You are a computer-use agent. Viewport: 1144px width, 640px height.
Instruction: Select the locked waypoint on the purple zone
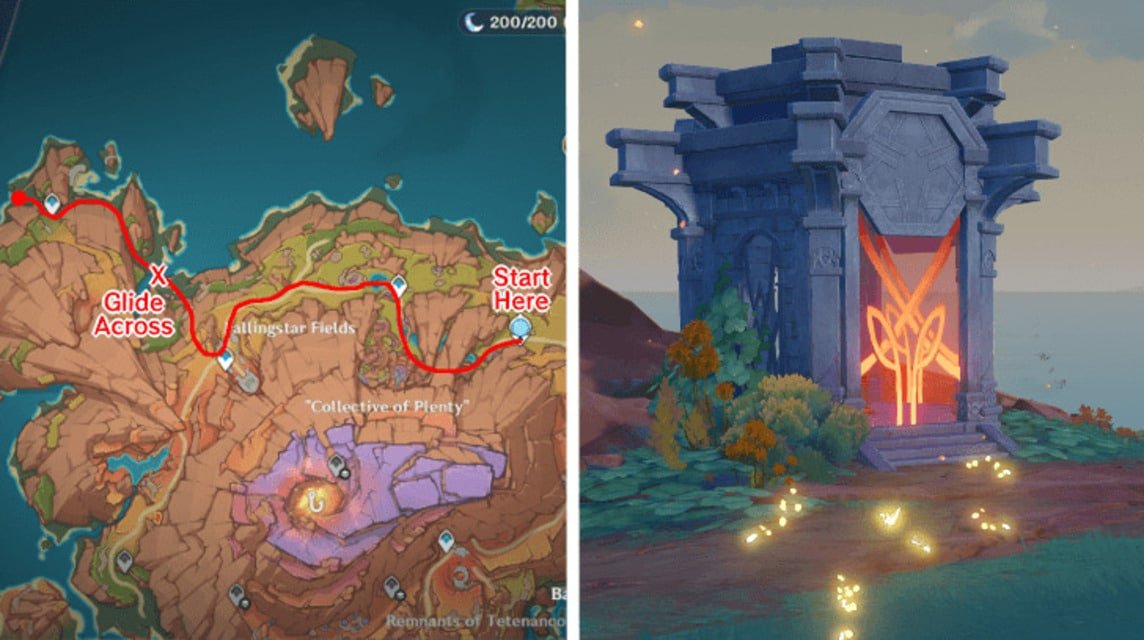click(x=336, y=466)
